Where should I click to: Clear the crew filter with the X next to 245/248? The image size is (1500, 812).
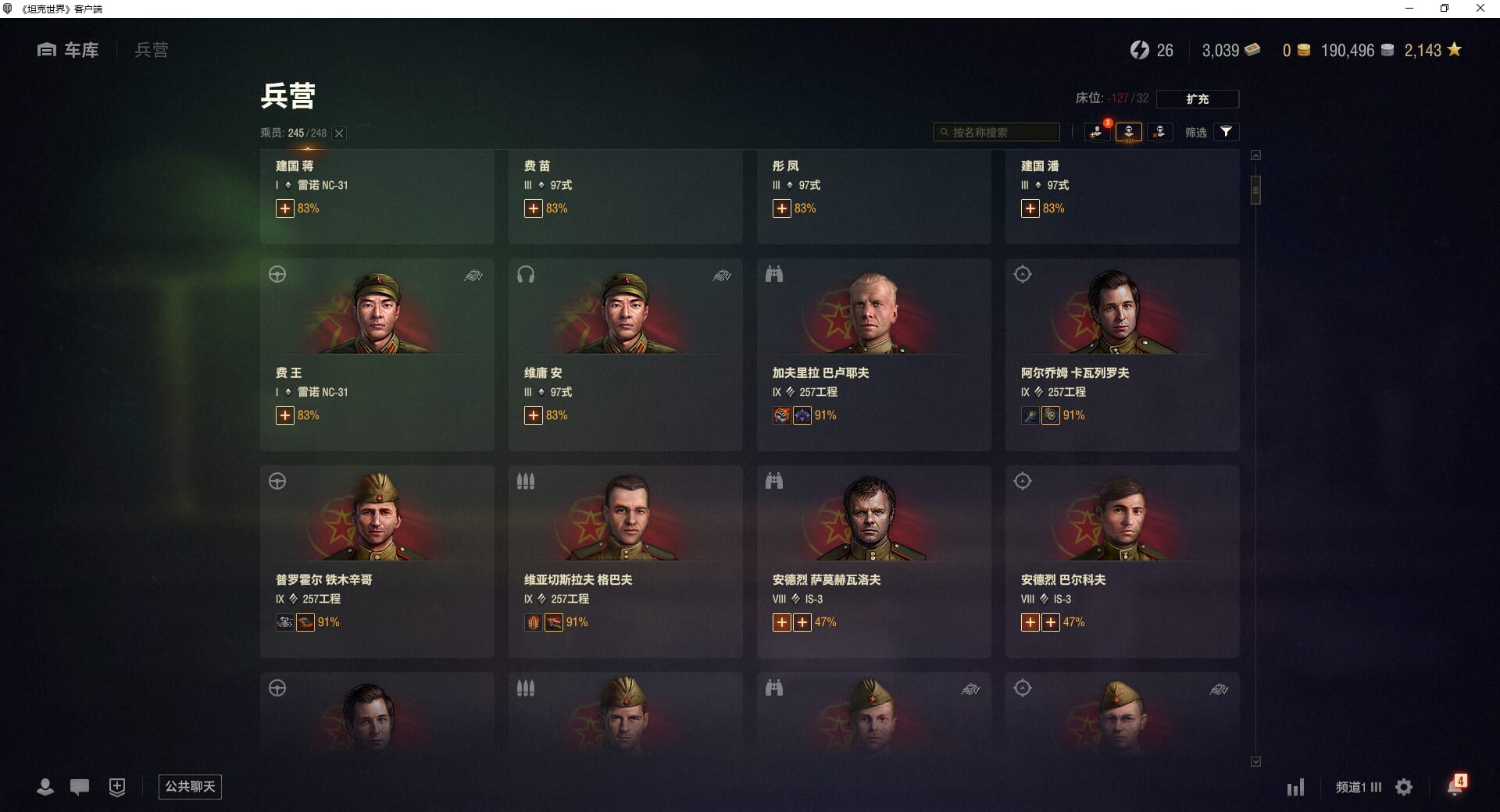click(x=339, y=134)
